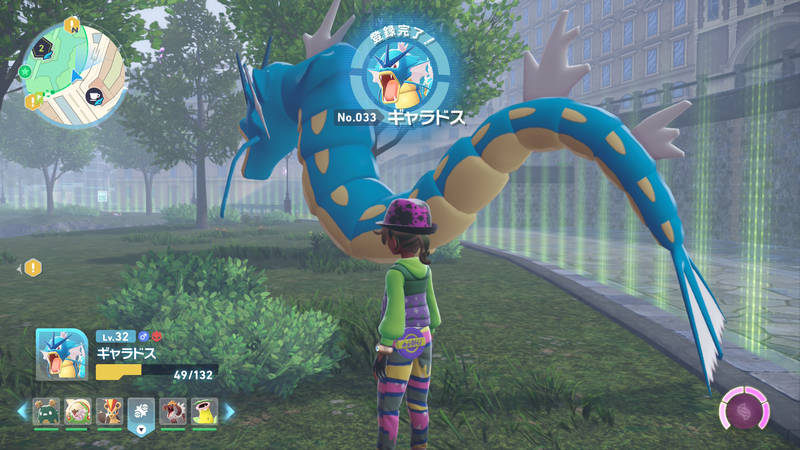The width and height of the screenshot is (800, 450).
Task: Click the orange exclamation alert at left edge
Action: [x=32, y=267]
